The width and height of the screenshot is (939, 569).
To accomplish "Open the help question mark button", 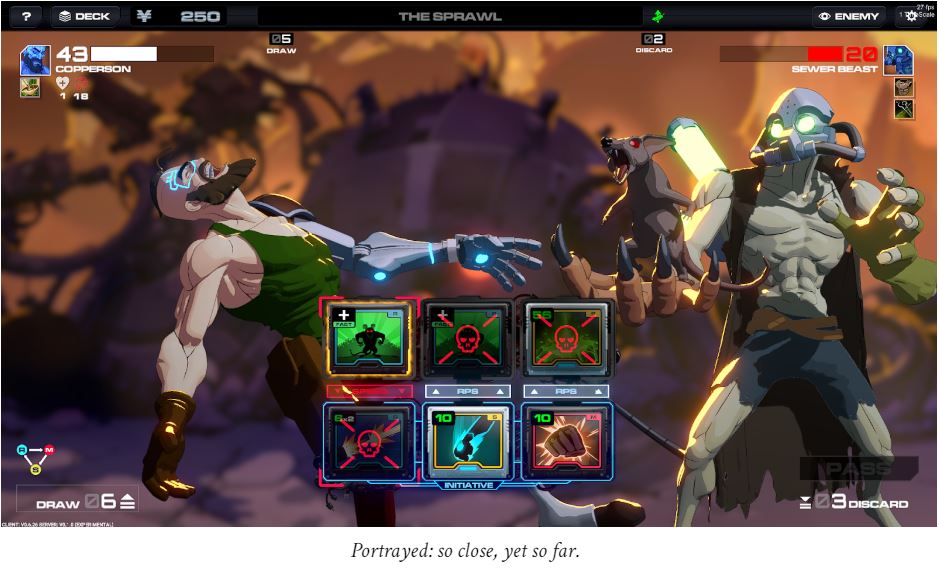I will pyautogui.click(x=26, y=16).
